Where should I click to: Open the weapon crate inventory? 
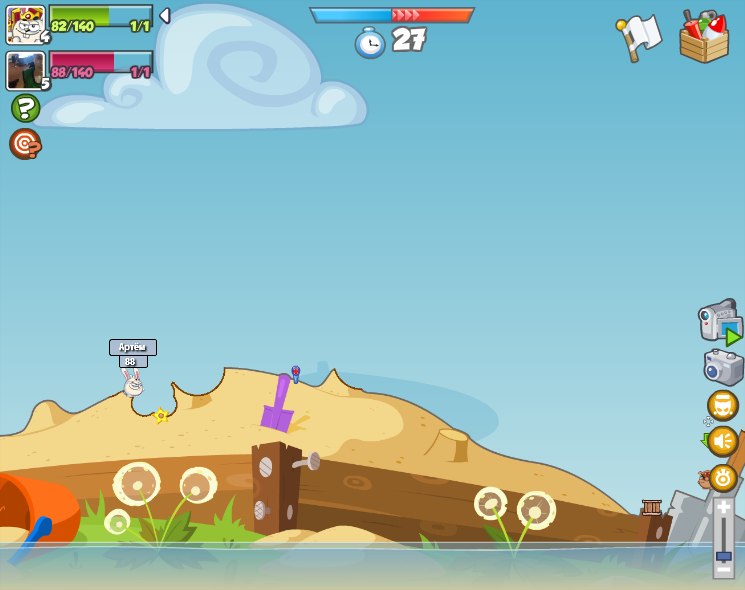click(704, 36)
